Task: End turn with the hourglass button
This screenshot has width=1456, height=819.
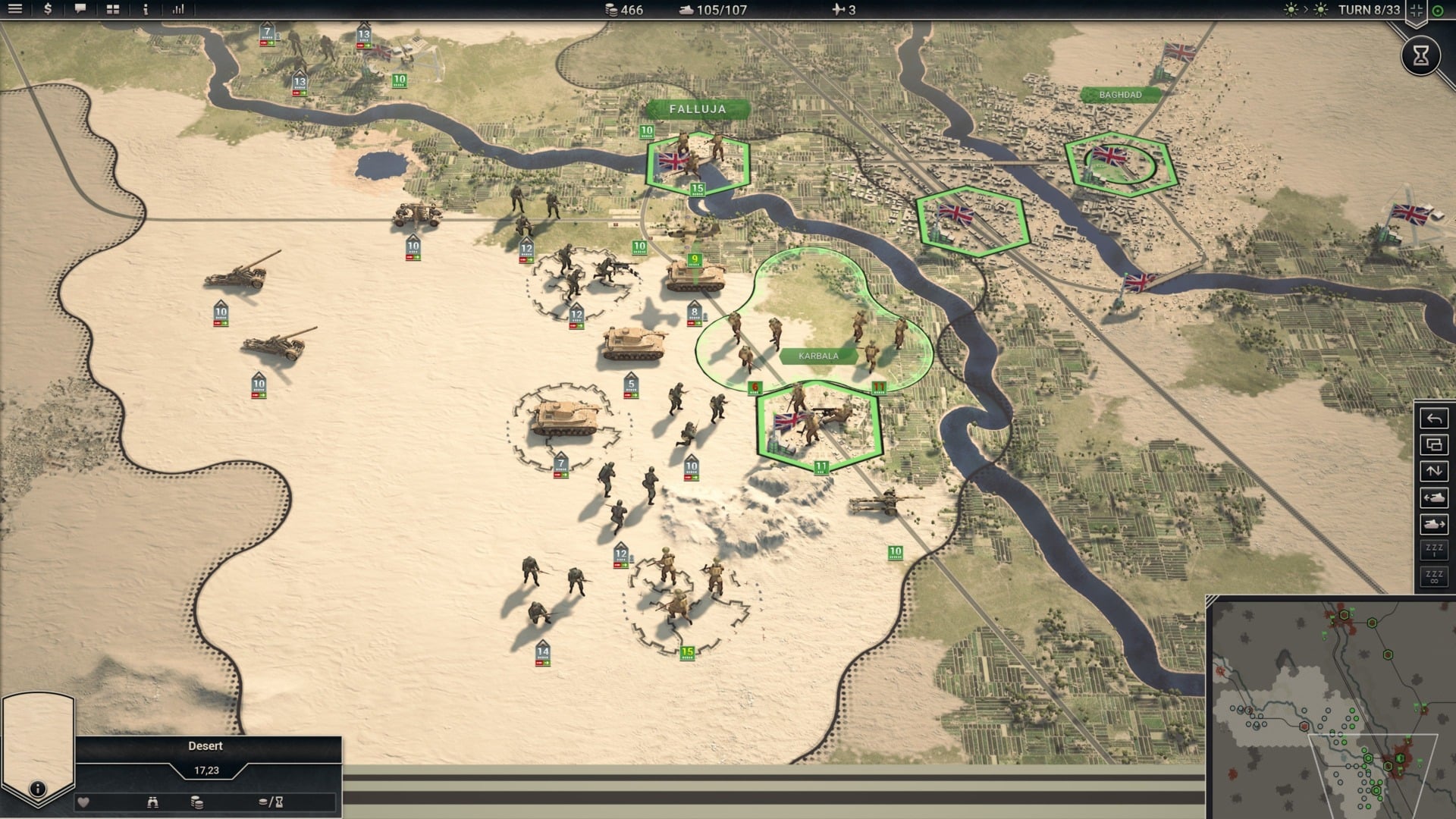Action: coord(1420,55)
